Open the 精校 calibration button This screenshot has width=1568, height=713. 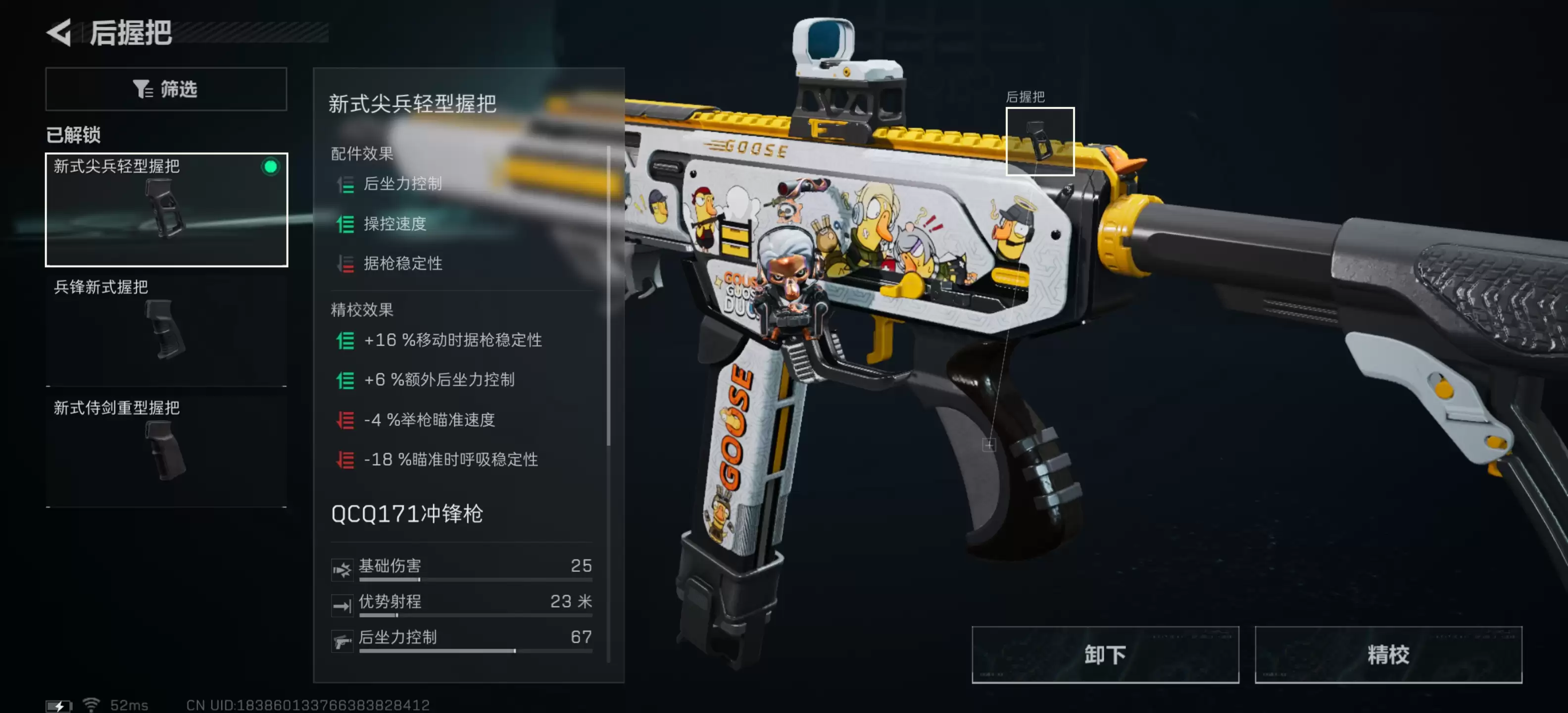pos(1388,655)
